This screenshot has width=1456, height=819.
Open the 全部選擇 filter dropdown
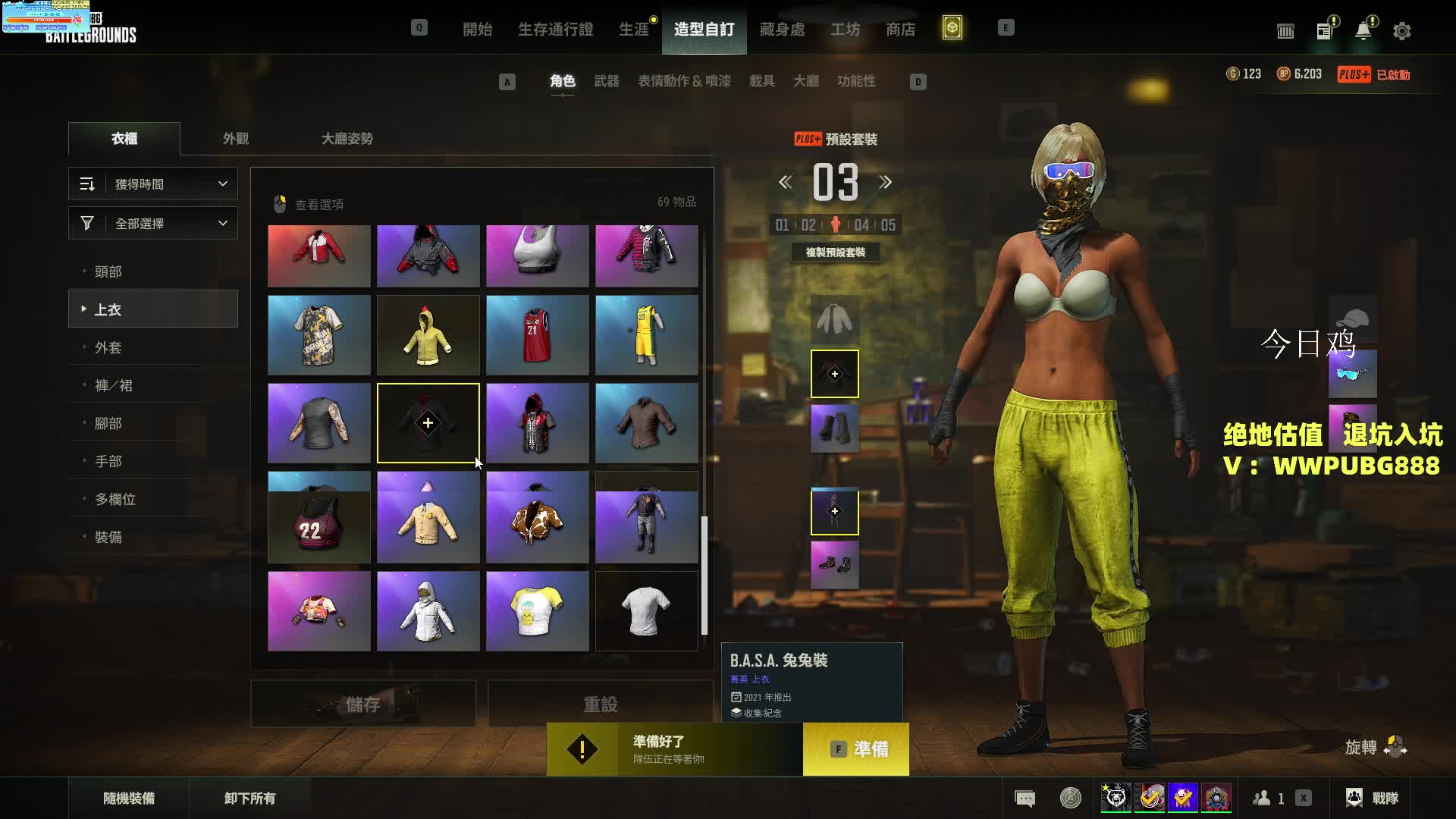tap(153, 224)
